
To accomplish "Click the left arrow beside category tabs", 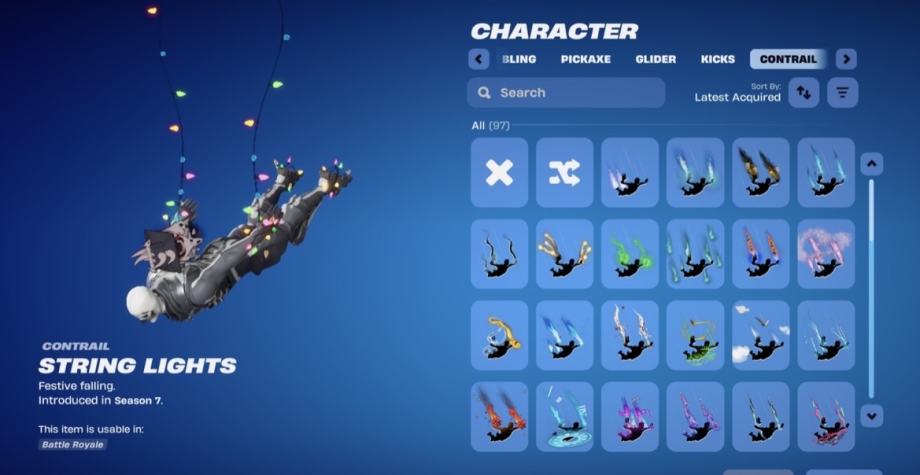I will (x=479, y=59).
